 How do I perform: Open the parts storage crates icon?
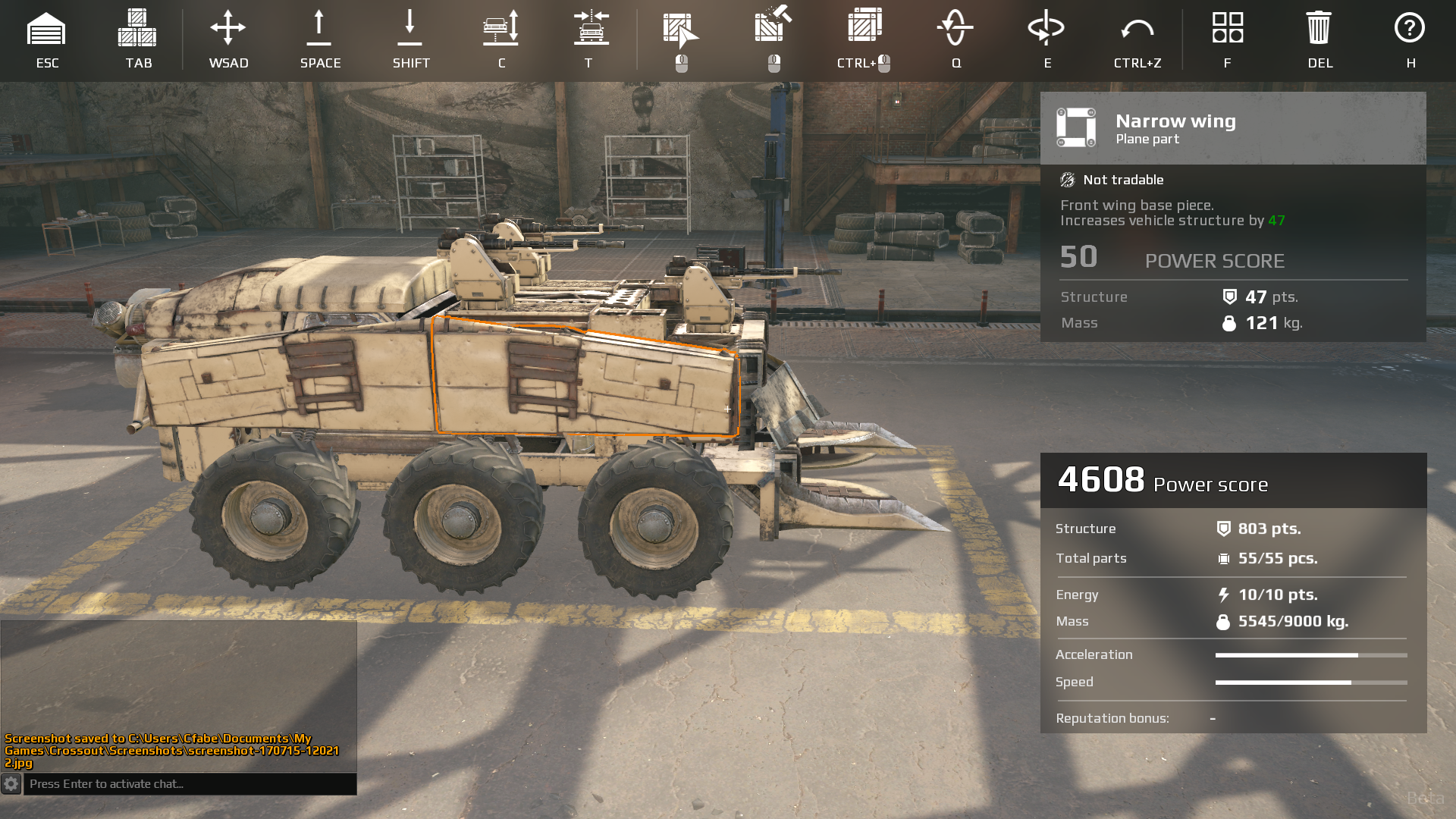137,29
